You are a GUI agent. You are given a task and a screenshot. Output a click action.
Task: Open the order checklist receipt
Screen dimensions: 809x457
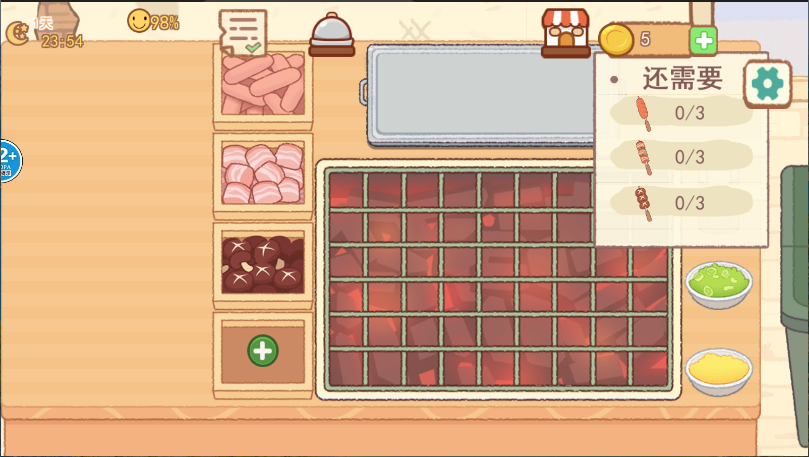pyautogui.click(x=242, y=32)
